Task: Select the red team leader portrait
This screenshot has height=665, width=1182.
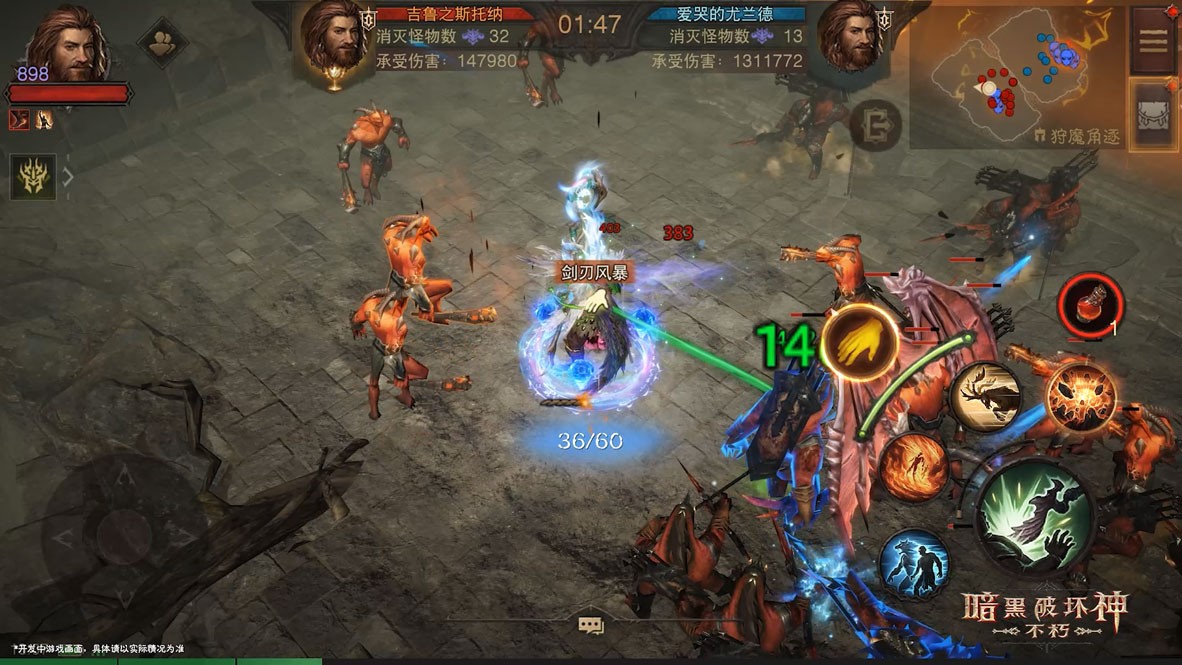Action: [x=335, y=40]
